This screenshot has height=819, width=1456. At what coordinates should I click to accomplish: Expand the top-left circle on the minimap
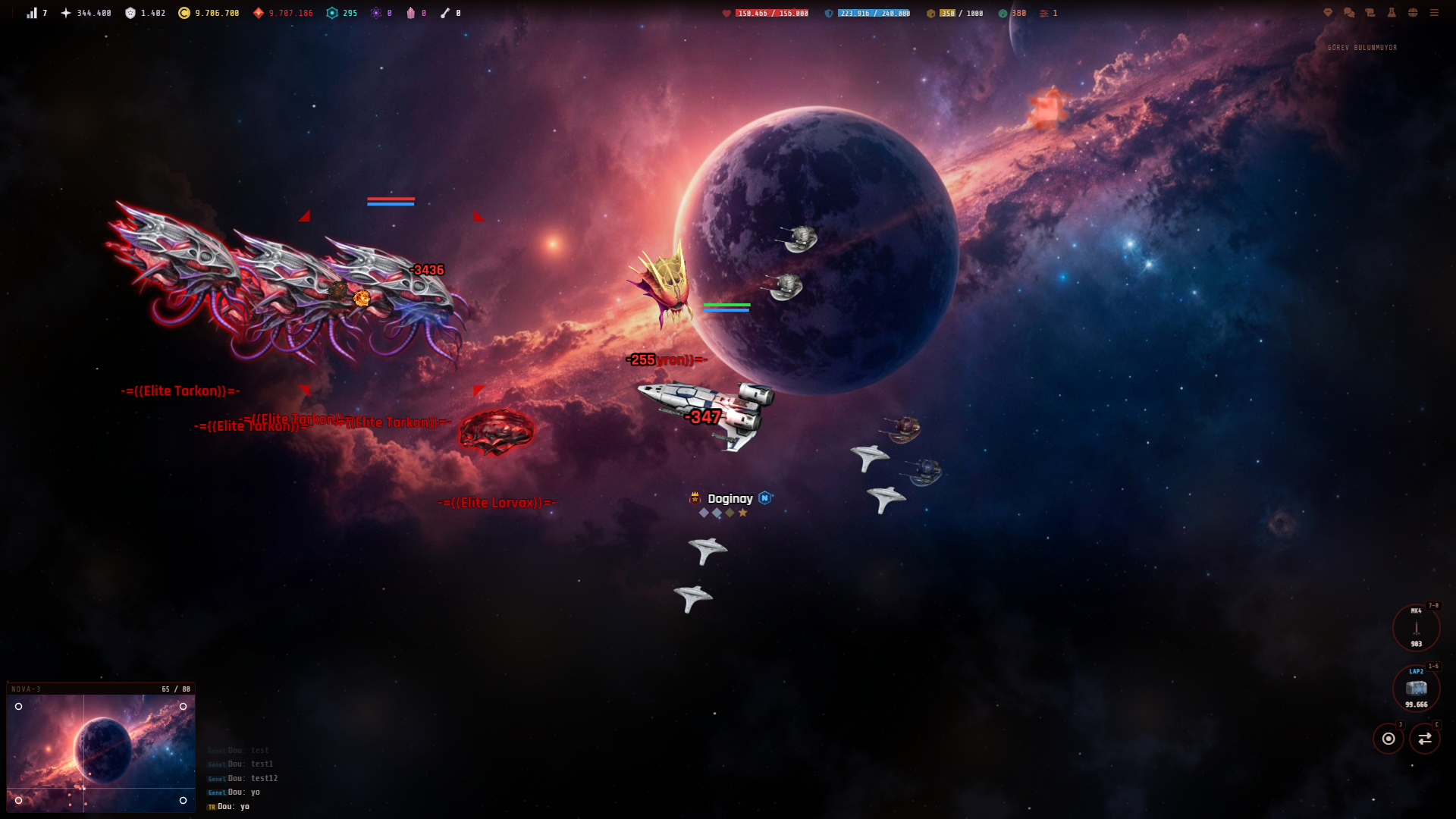[x=19, y=706]
